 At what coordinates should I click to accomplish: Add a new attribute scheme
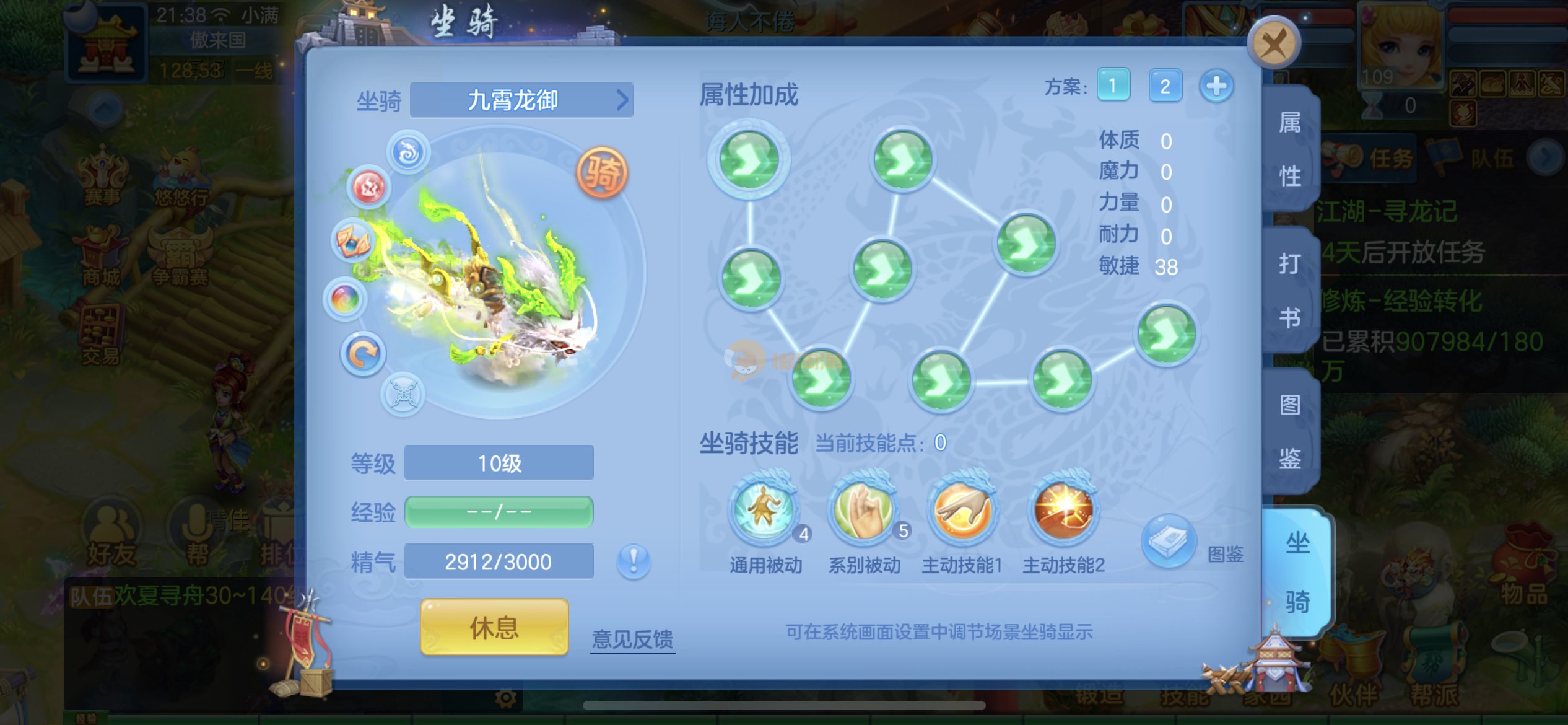[x=1216, y=86]
